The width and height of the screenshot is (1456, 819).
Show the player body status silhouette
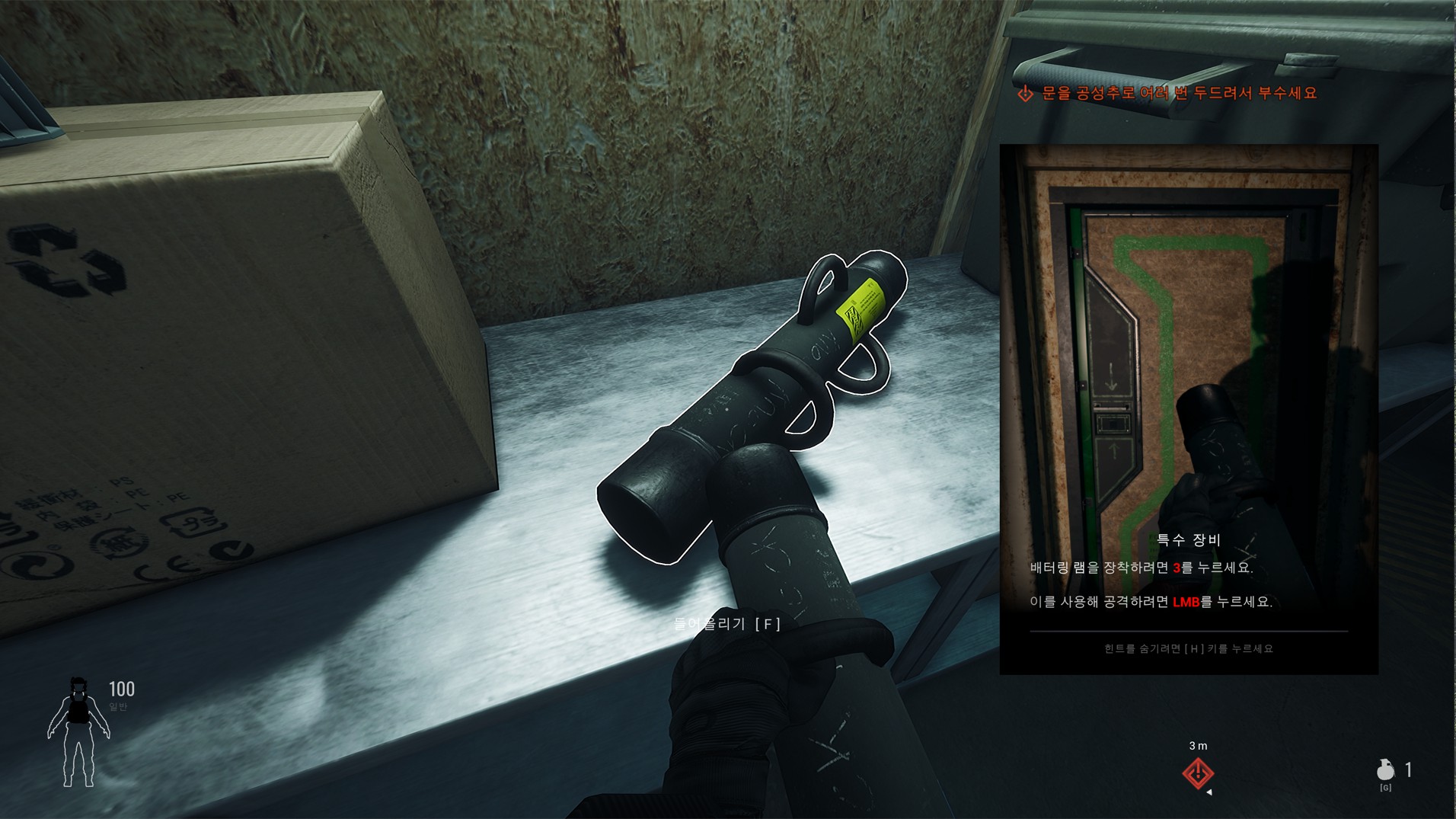coord(78,732)
